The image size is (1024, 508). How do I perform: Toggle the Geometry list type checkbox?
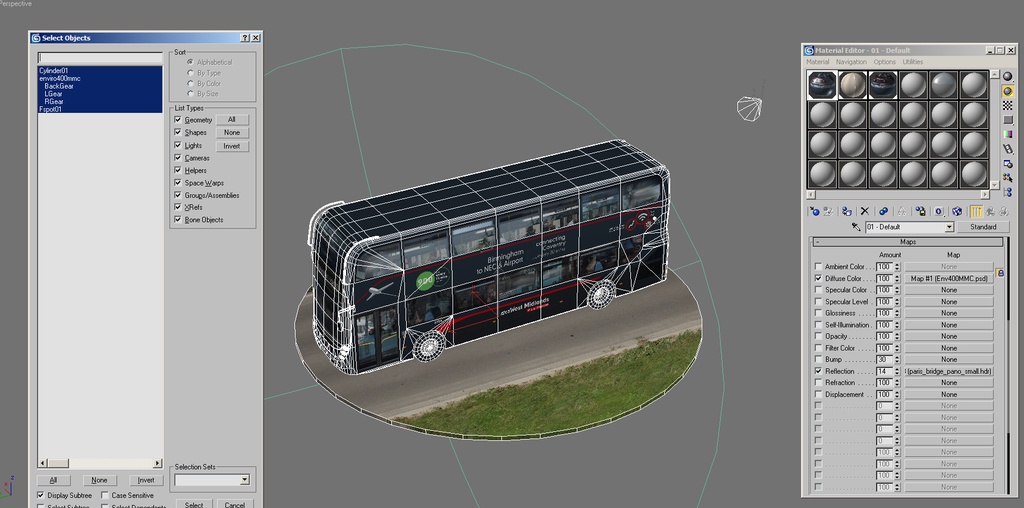[x=178, y=120]
